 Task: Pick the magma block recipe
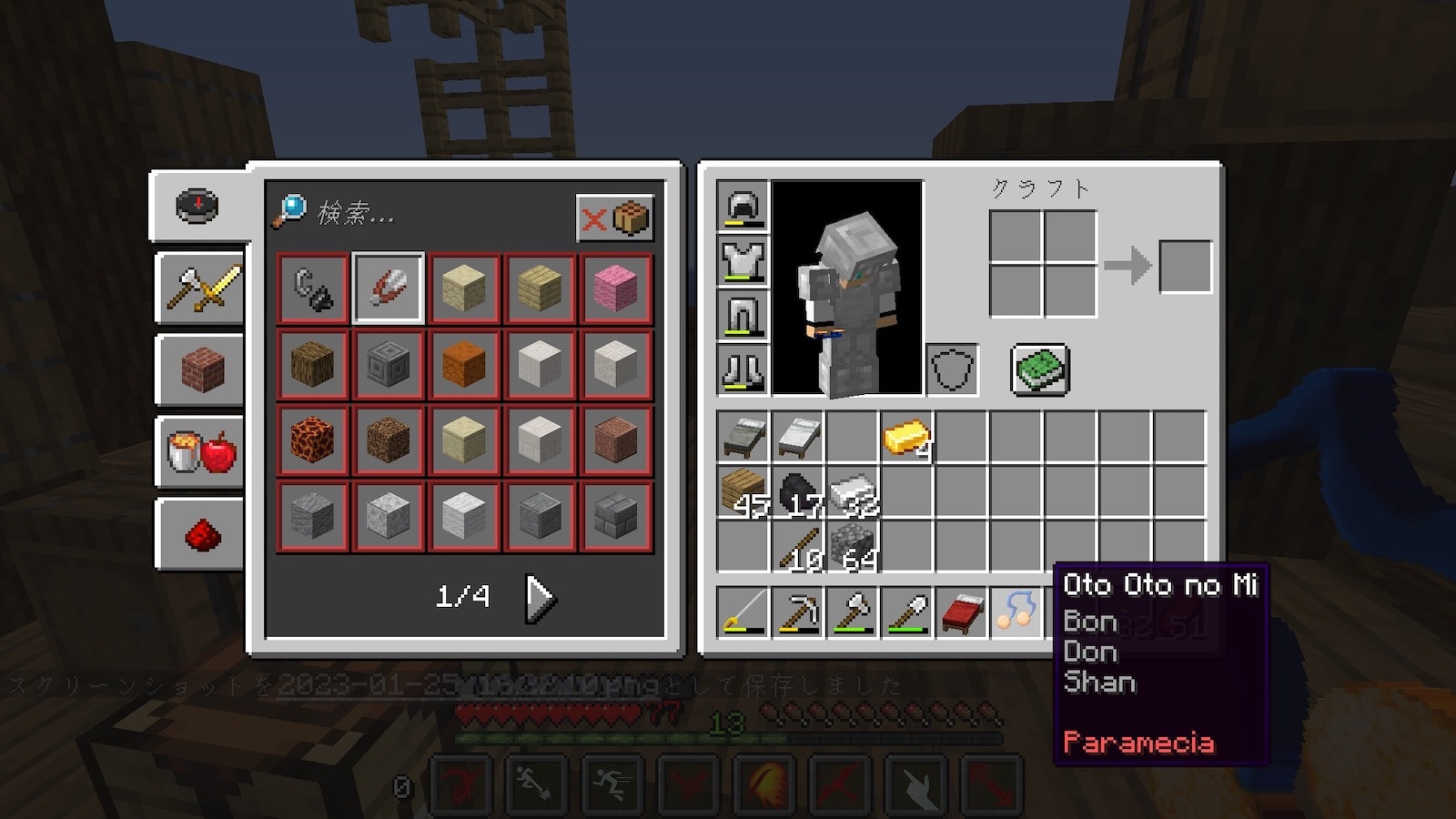(312, 440)
